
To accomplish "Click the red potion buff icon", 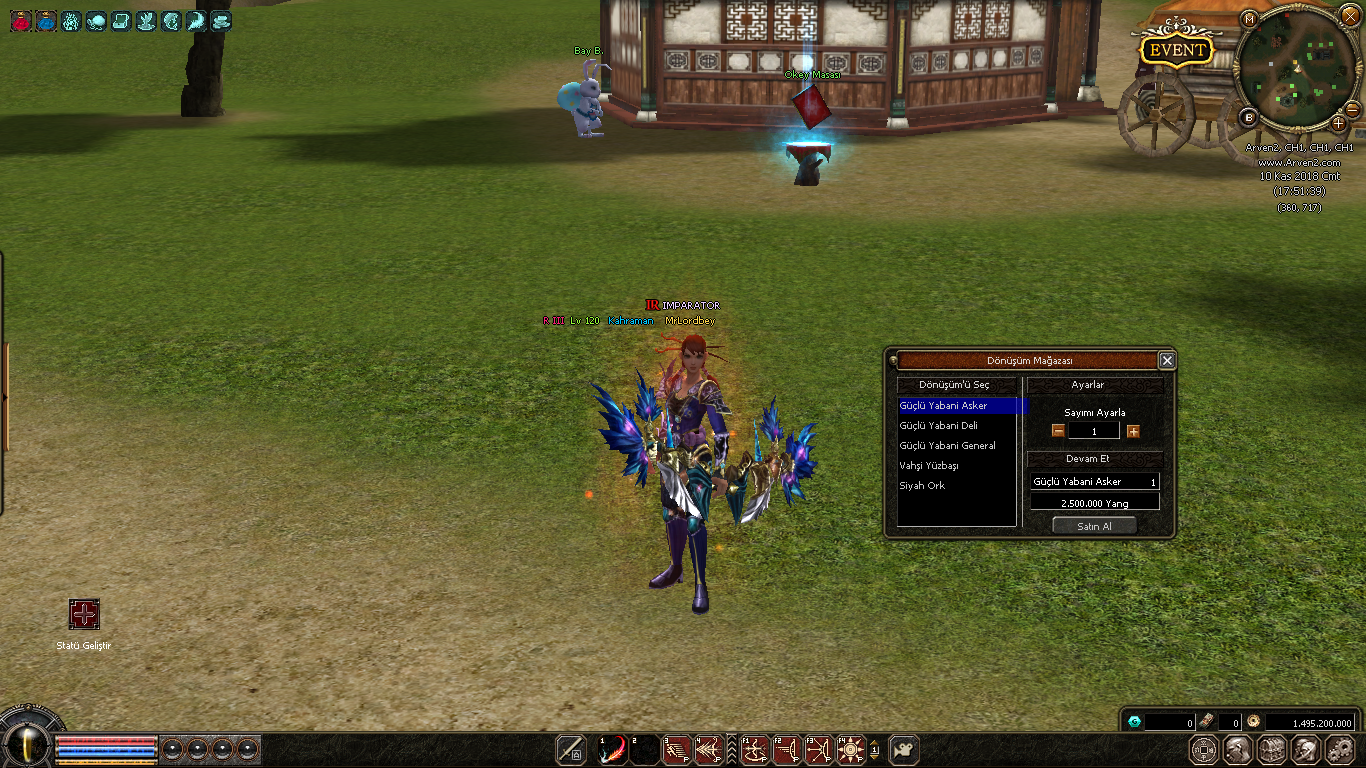I will [x=20, y=21].
